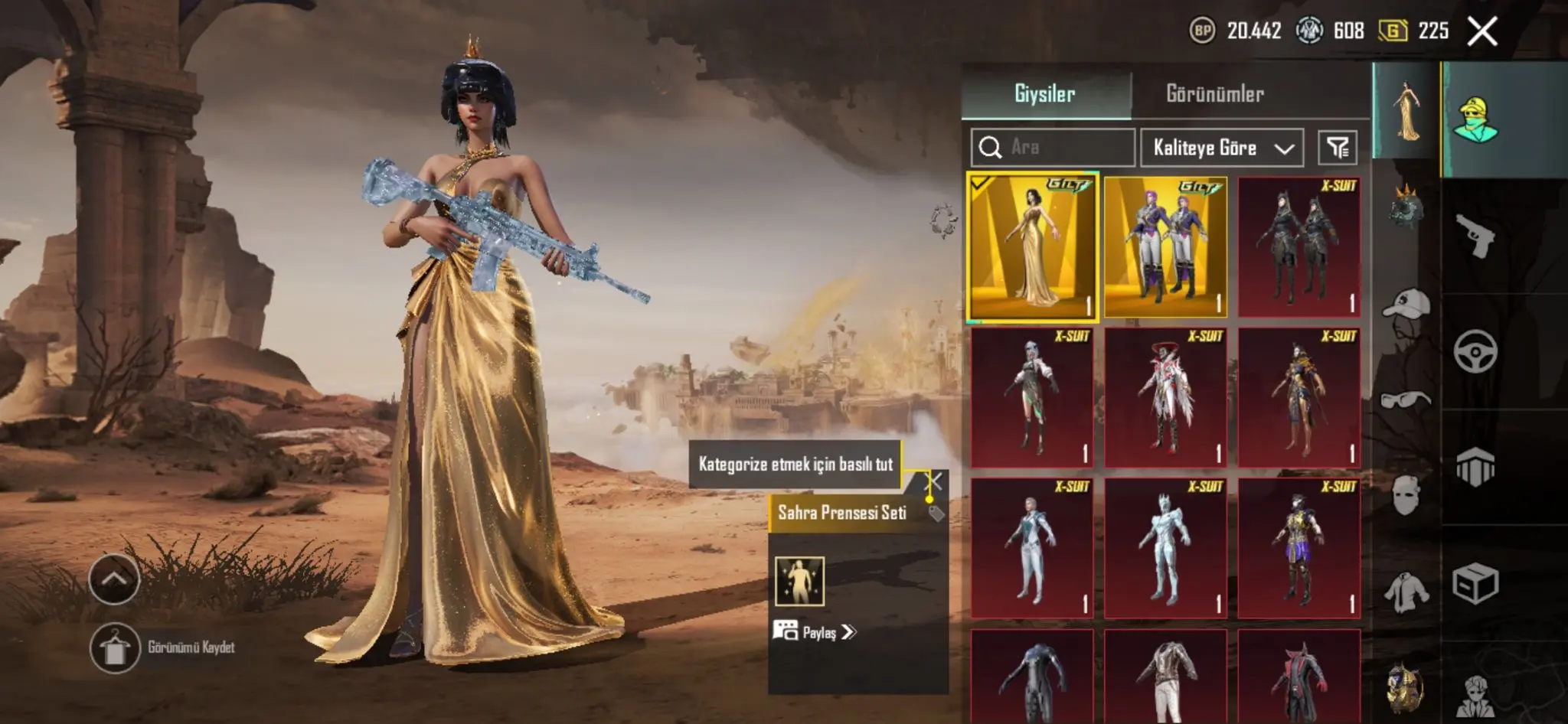
Task: Close the inventory with the X button
Action: point(1482,31)
